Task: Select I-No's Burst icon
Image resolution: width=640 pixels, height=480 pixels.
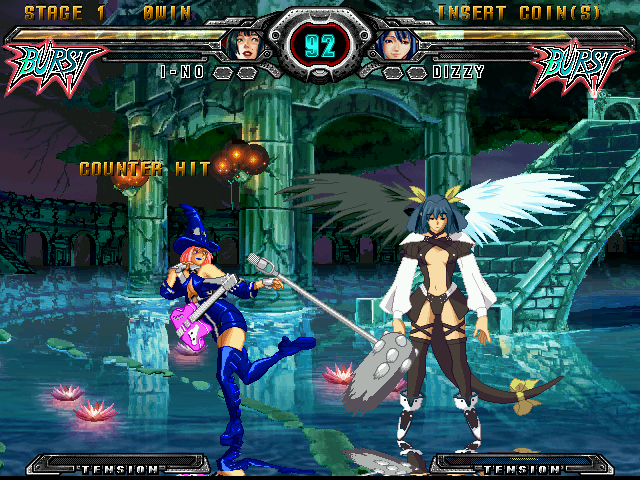Action: click(56, 66)
